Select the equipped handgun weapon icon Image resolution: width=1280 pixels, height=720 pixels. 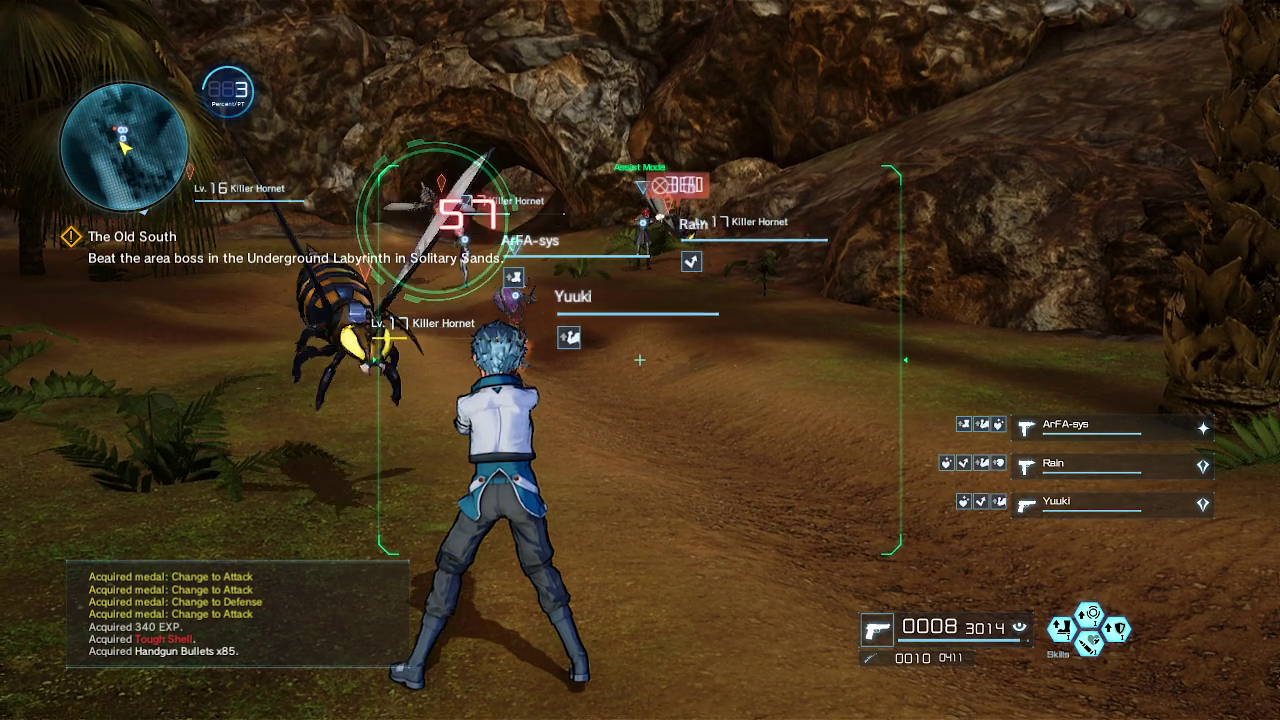[x=877, y=630]
